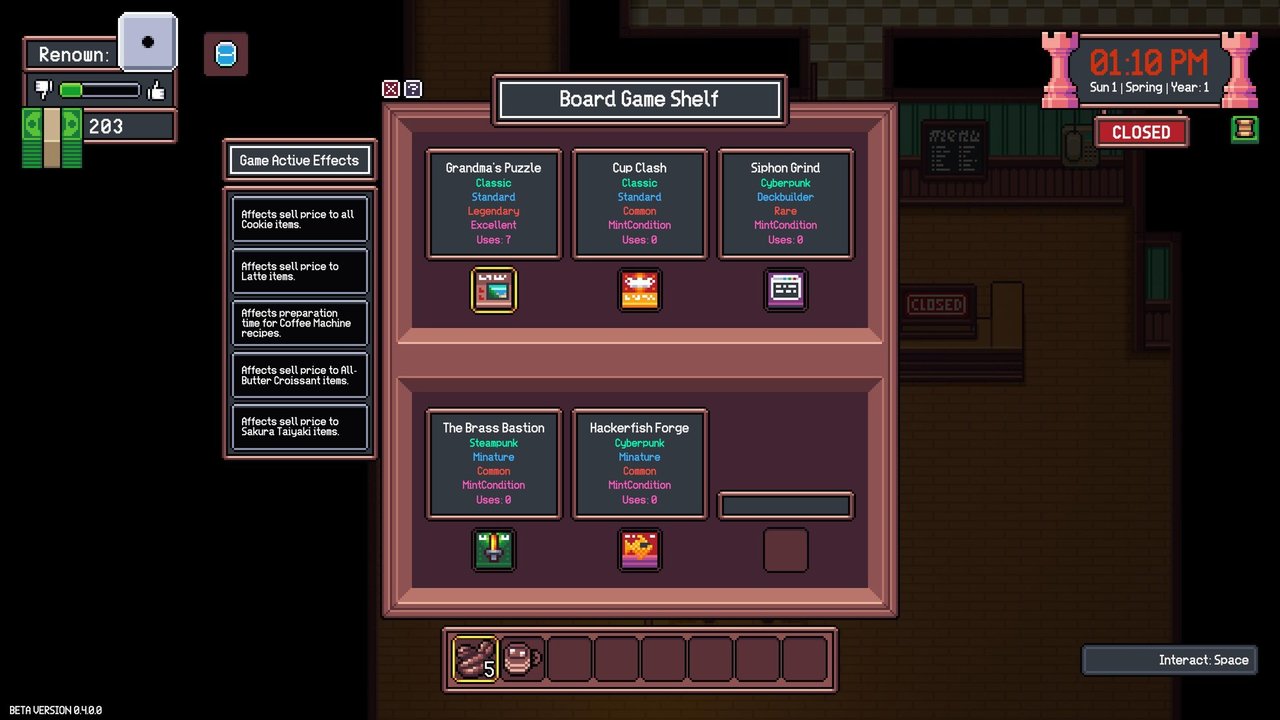Screen dimensions: 1280x720
Task: Select The Brass Bastion game box
Action: pyautogui.click(x=494, y=550)
